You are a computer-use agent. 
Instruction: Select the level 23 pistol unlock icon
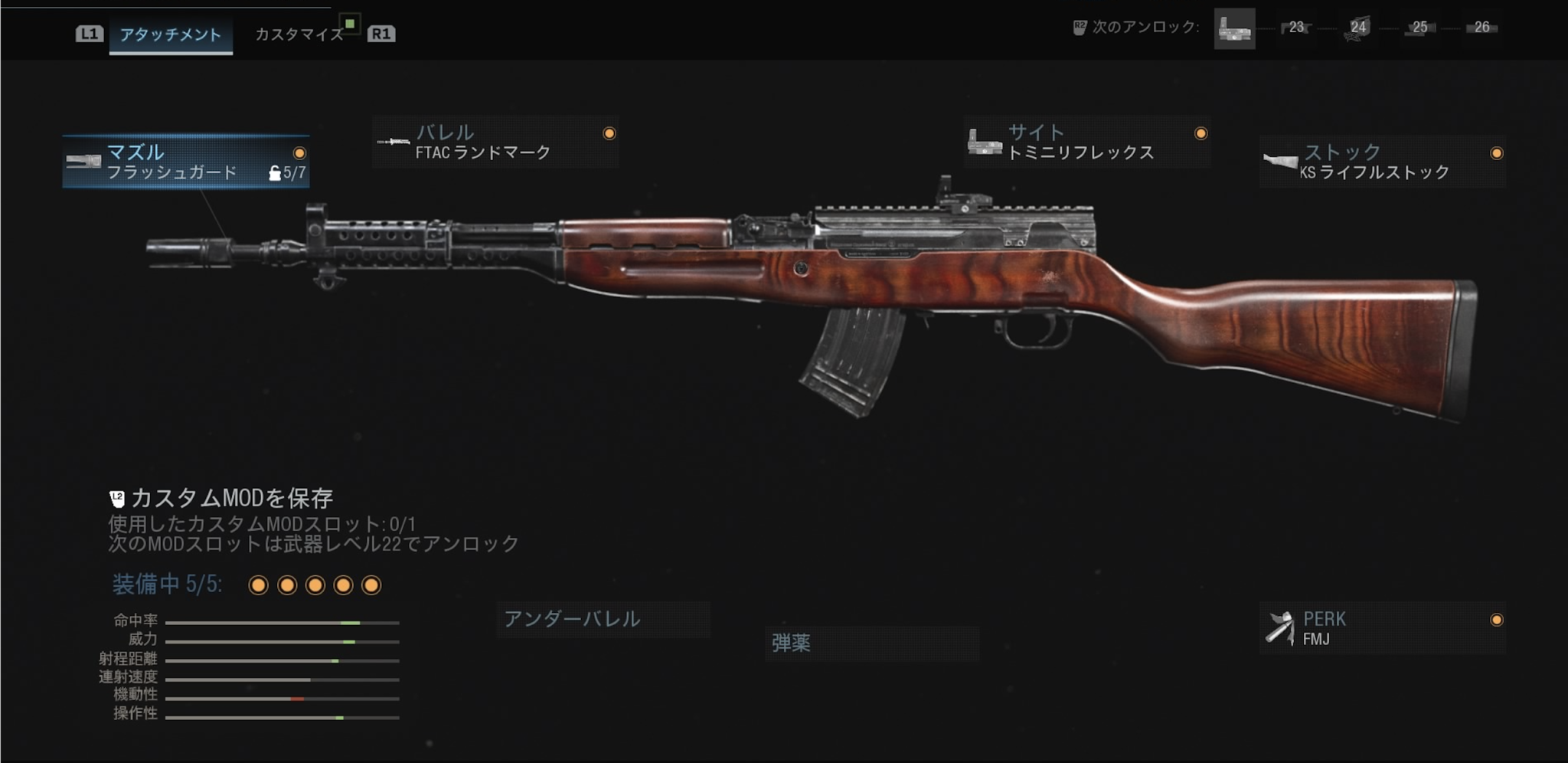point(1296,29)
